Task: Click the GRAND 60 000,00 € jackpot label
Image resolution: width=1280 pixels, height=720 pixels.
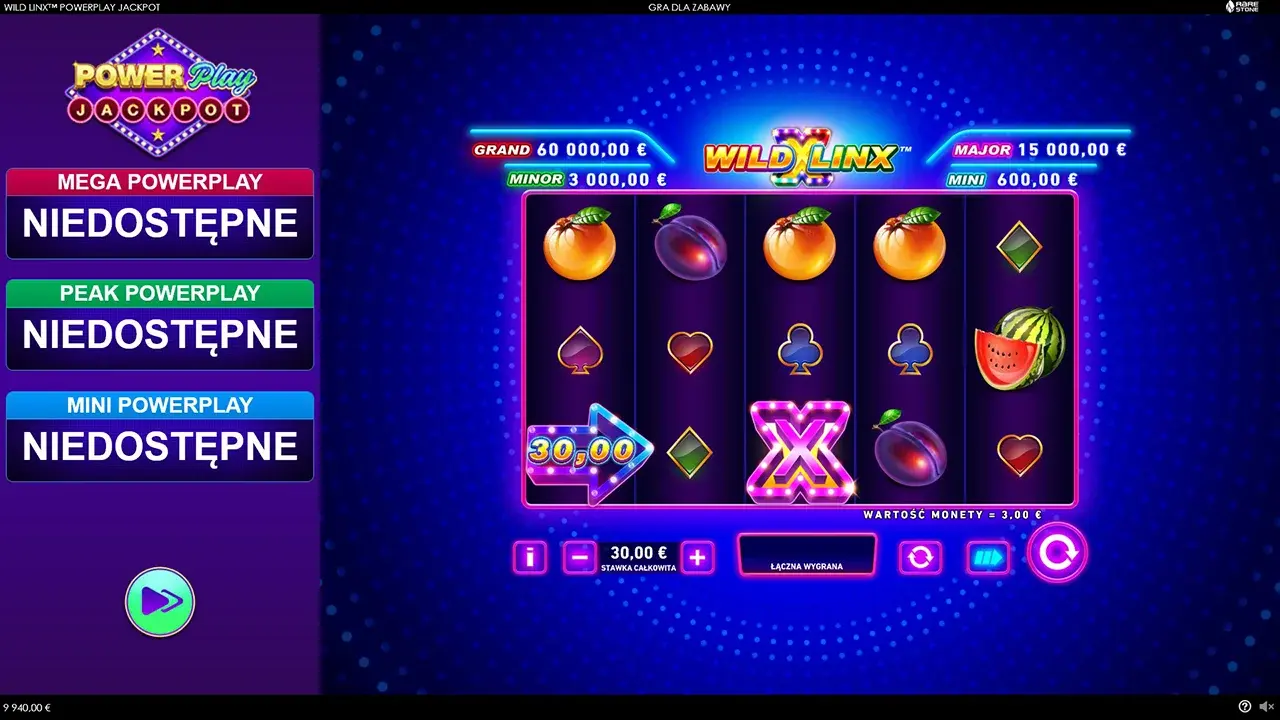Action: pyautogui.click(x=560, y=149)
